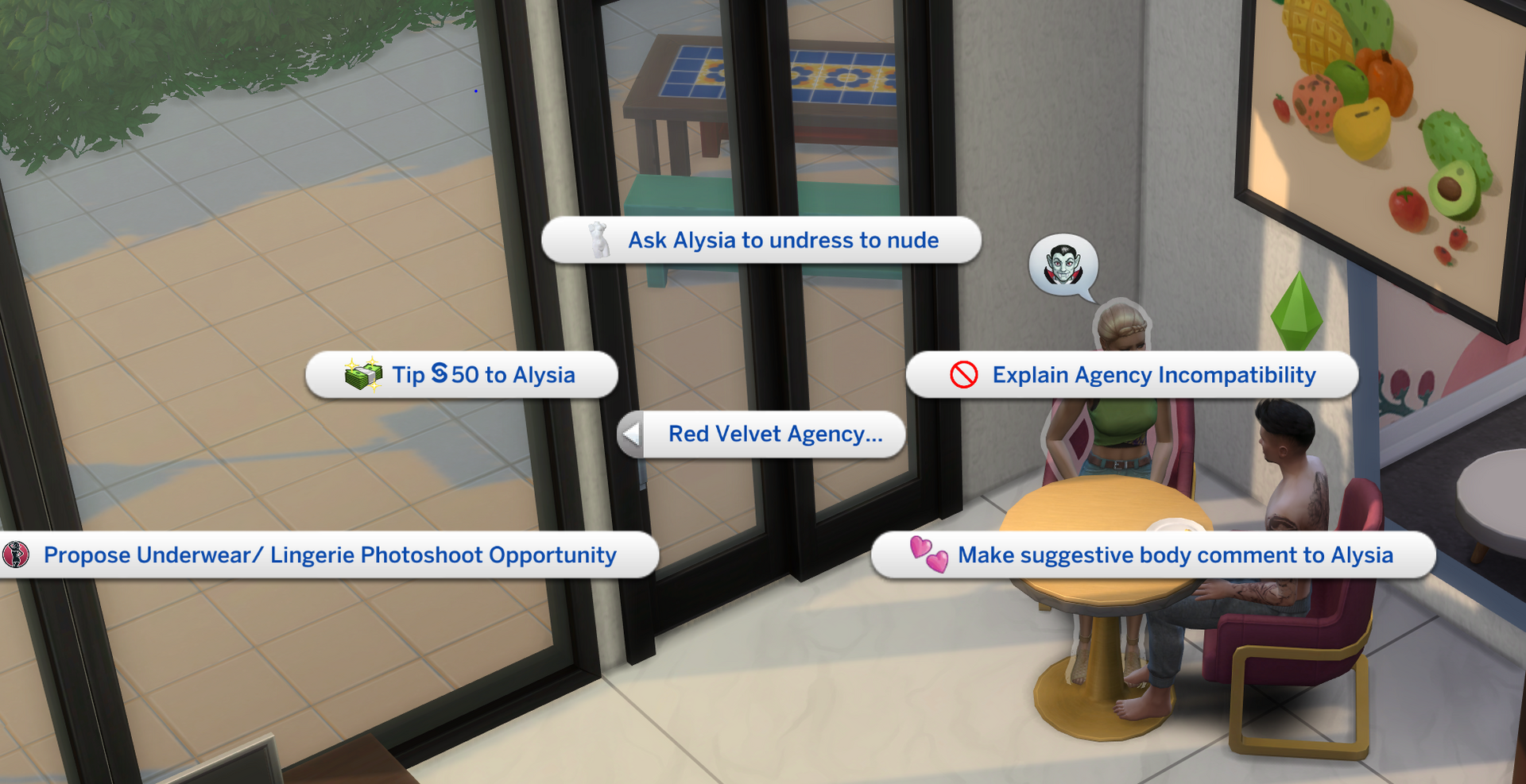
Task: Collapse the Red Velvet Agency submenu via back chevron
Action: (x=632, y=434)
